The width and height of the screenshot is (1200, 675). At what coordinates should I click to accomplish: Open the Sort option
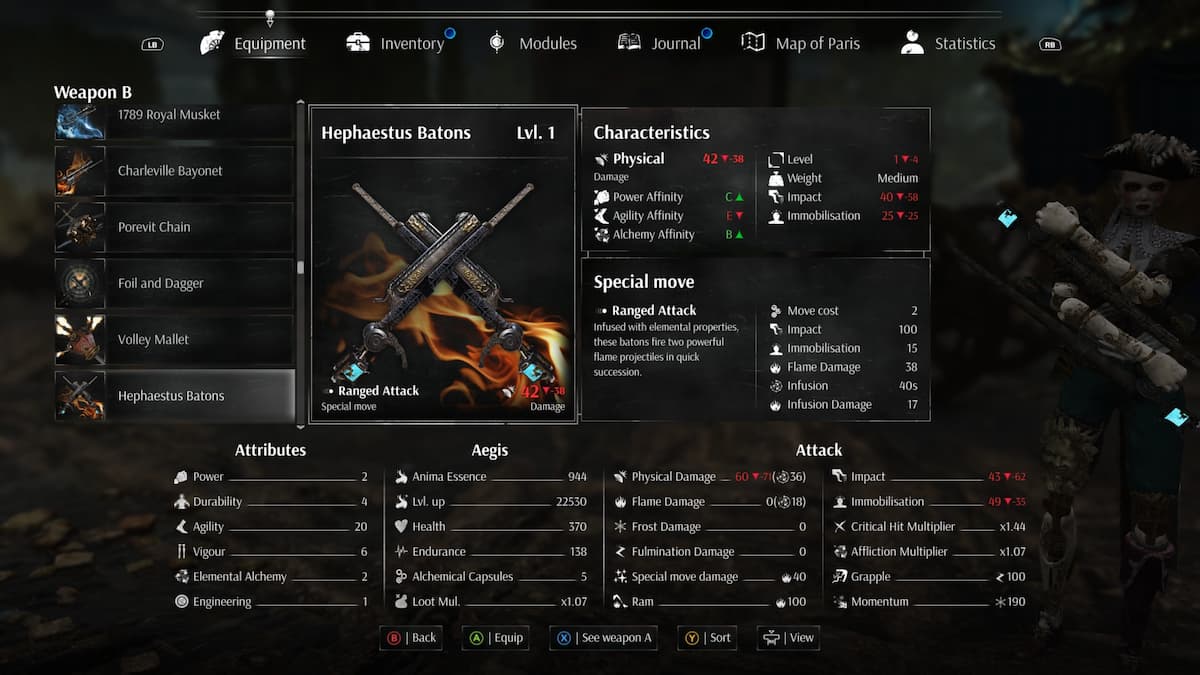[708, 638]
